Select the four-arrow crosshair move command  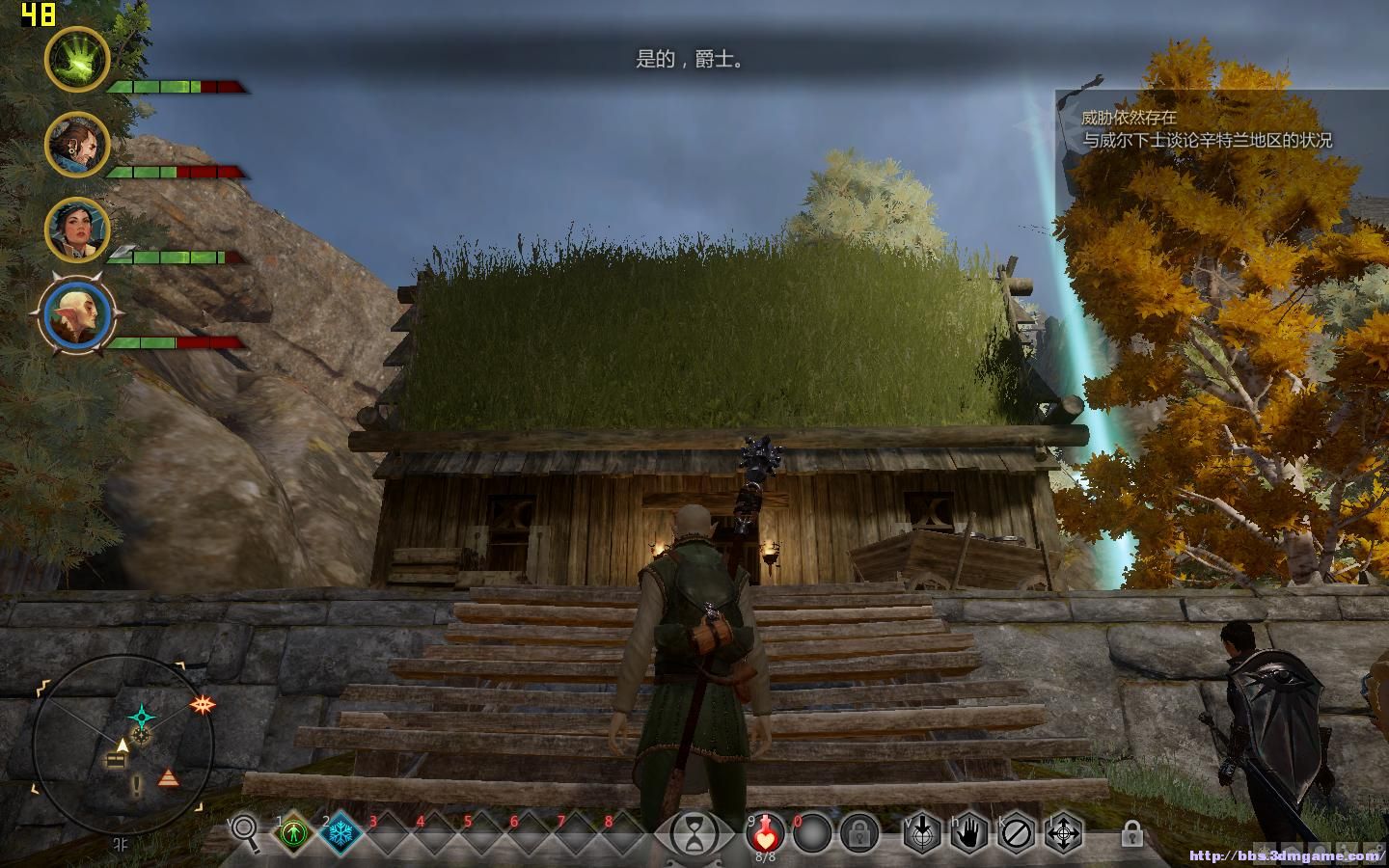[x=1064, y=832]
